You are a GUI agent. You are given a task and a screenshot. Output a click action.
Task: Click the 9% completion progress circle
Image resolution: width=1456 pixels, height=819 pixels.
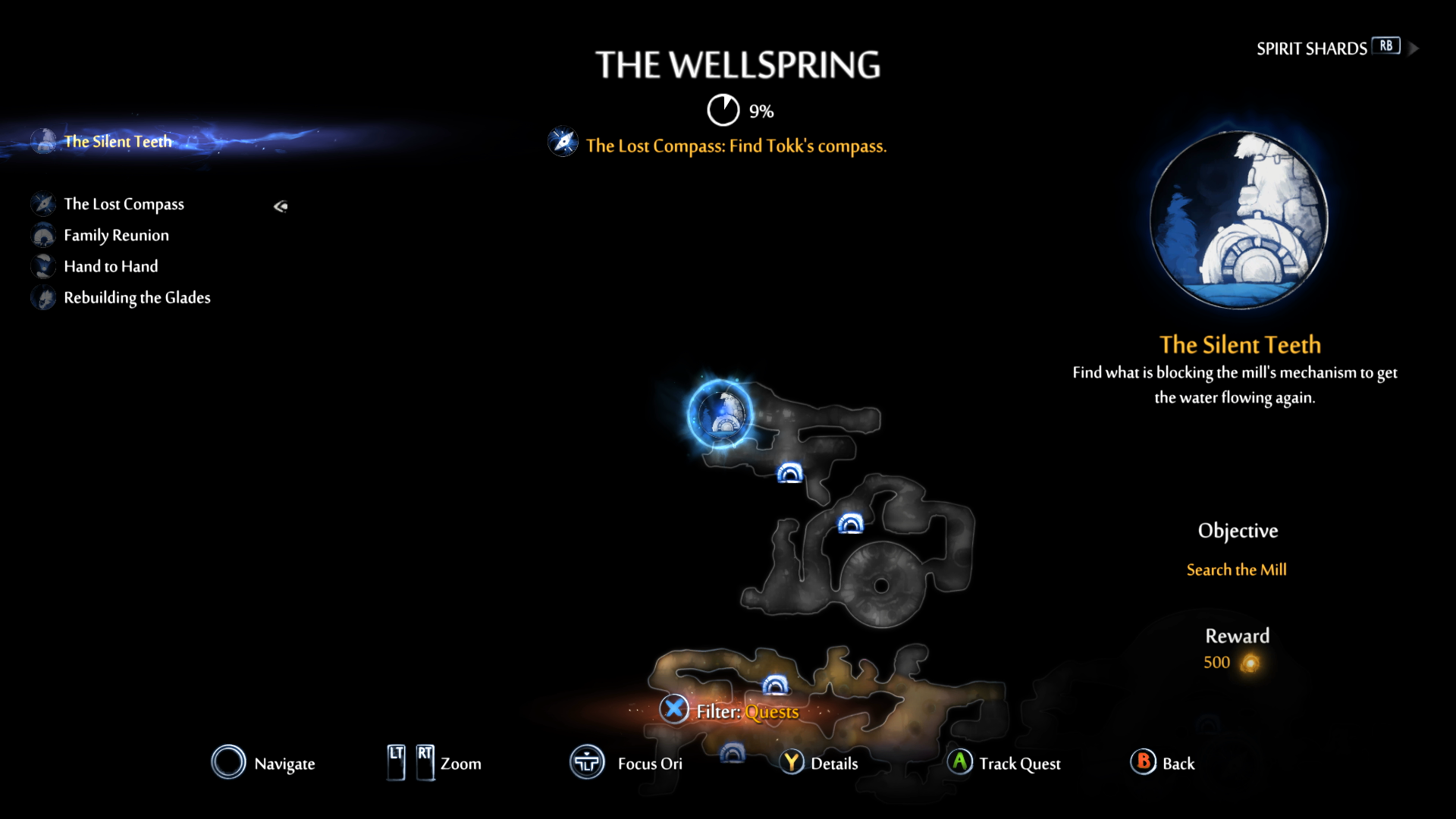pos(723,109)
